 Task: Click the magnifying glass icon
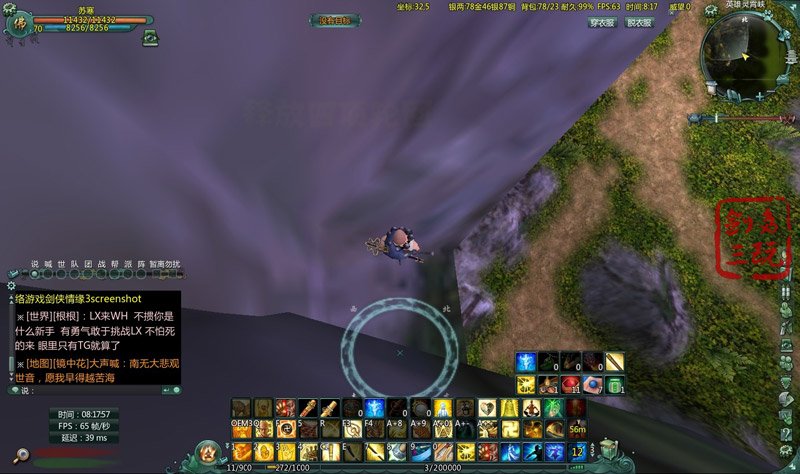point(19,455)
